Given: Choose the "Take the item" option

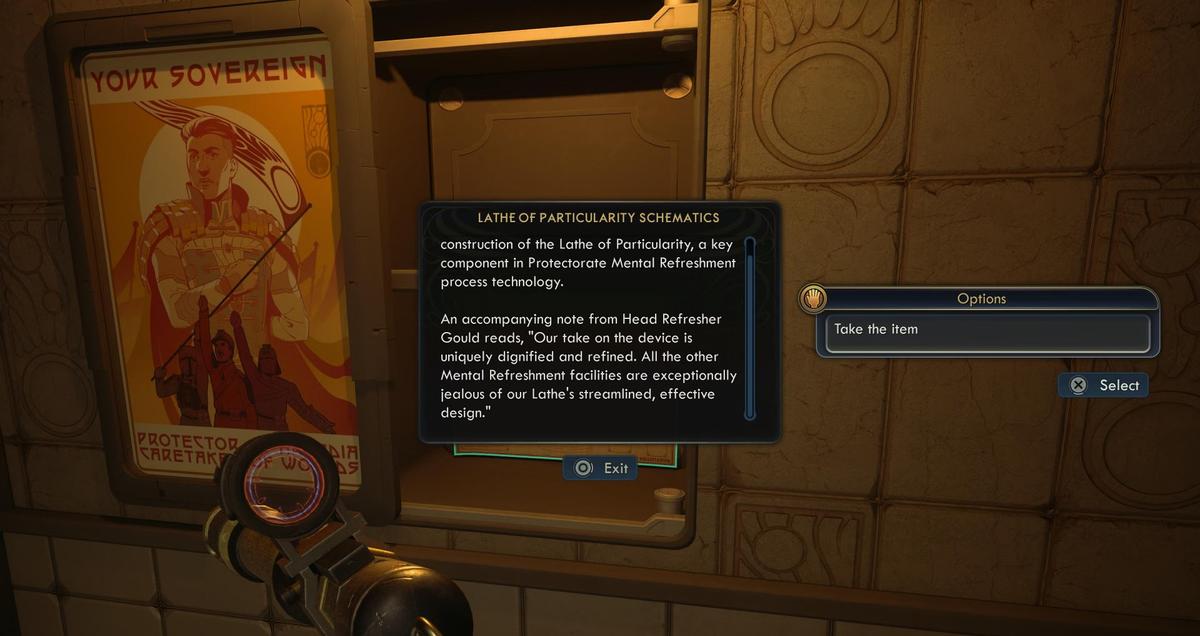Looking at the screenshot, I should pyautogui.click(x=987, y=330).
